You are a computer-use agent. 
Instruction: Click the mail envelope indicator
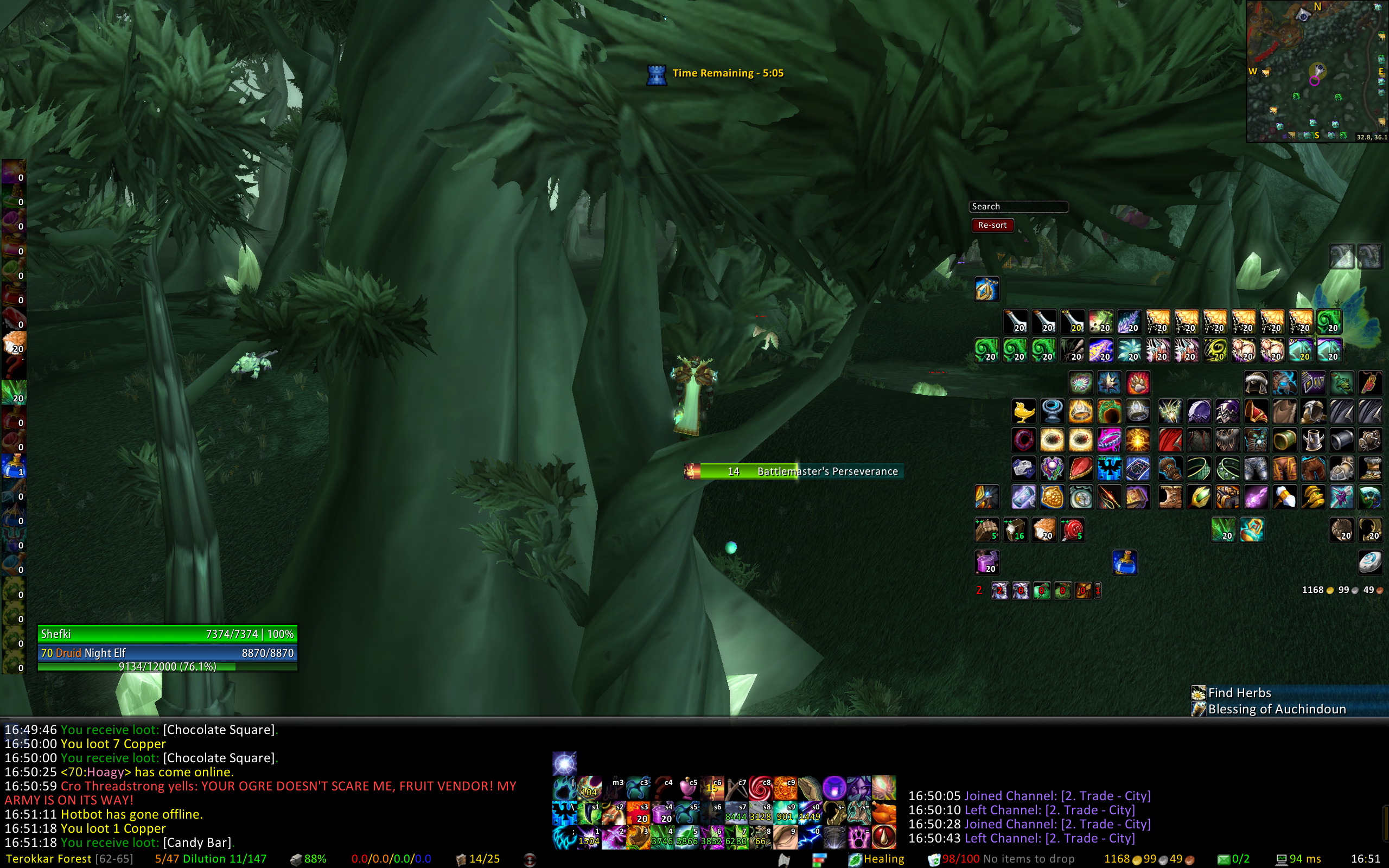[x=1224, y=859]
